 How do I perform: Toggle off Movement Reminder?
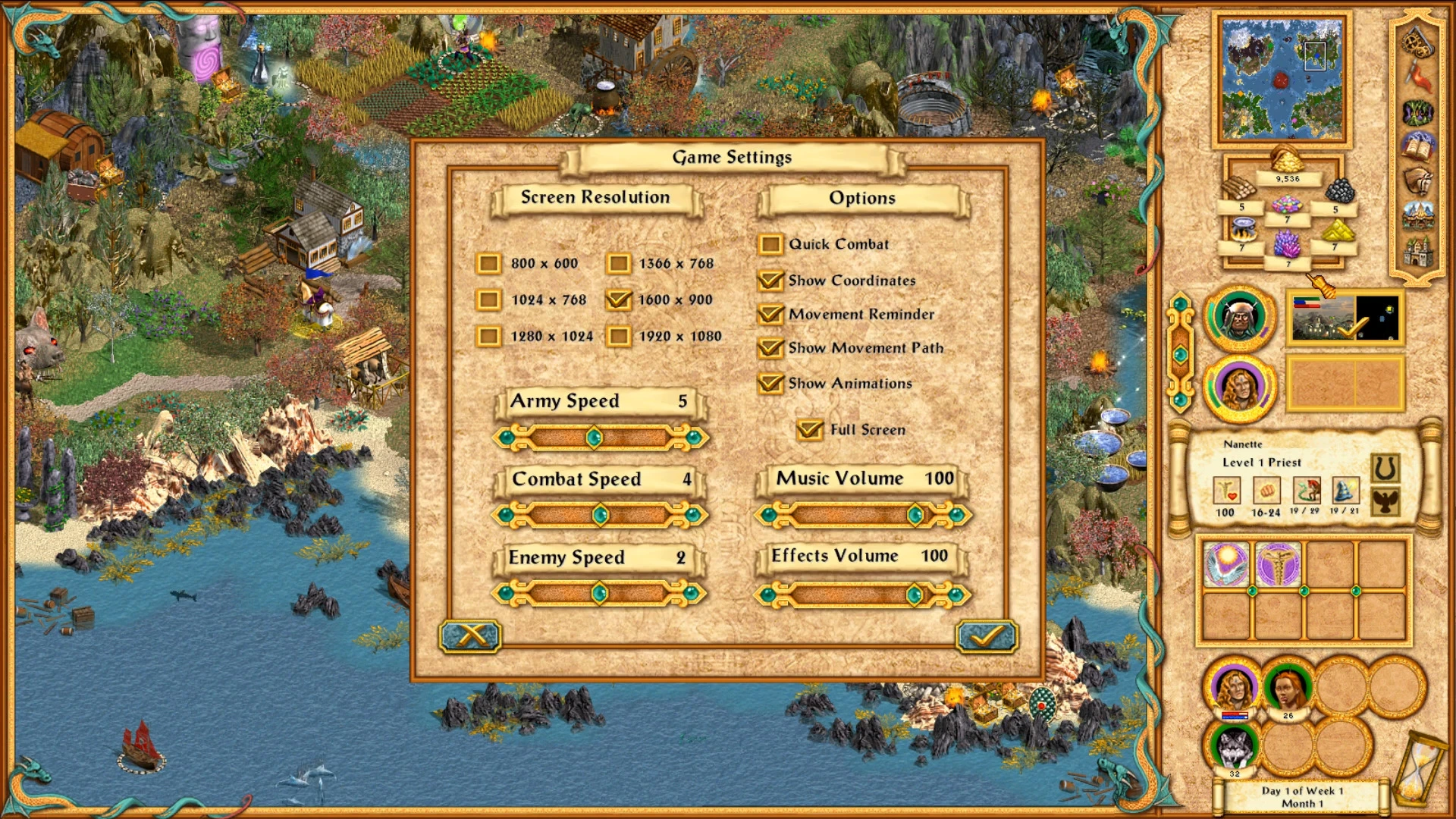(771, 315)
